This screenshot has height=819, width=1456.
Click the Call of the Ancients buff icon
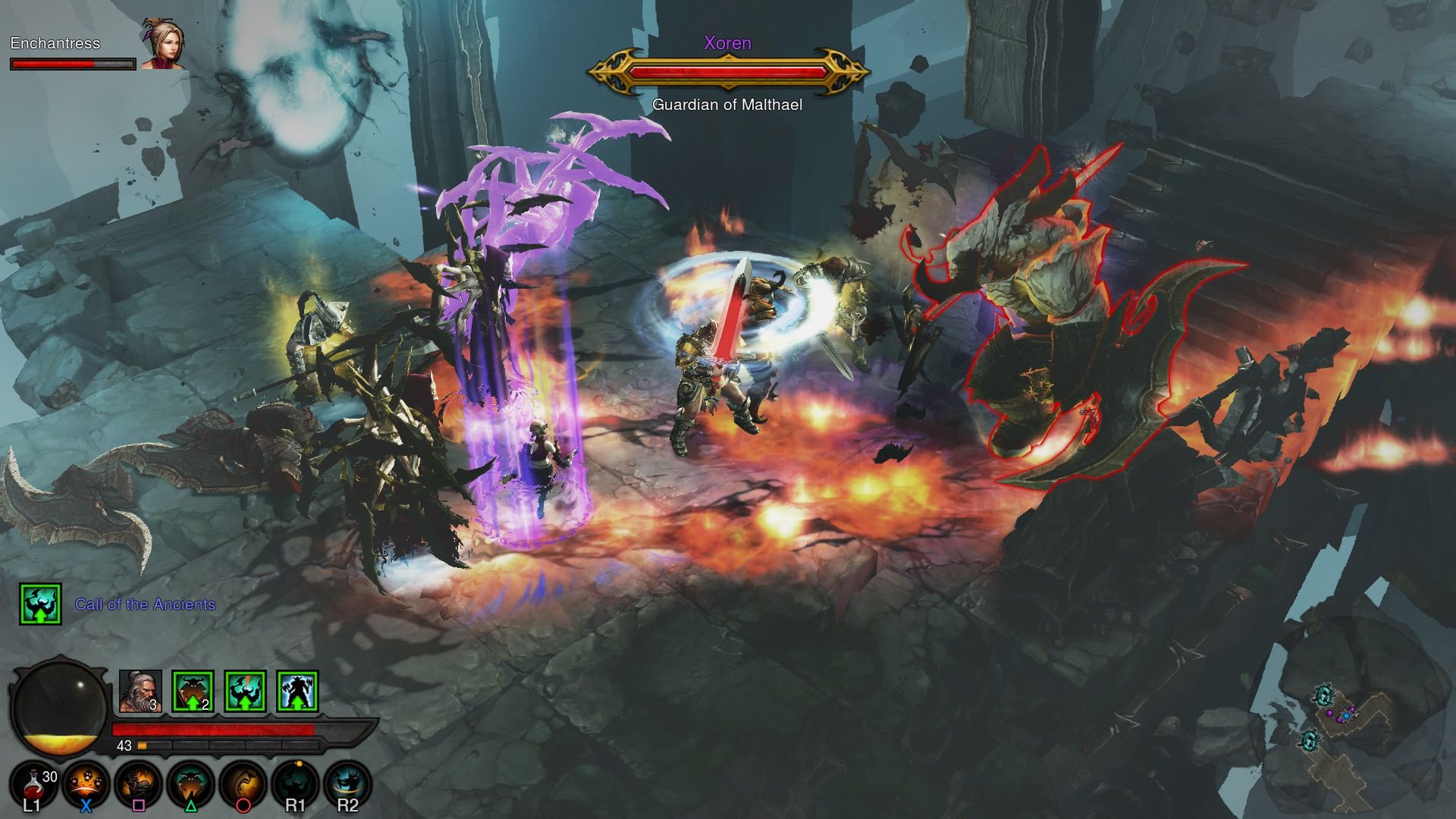click(x=40, y=604)
